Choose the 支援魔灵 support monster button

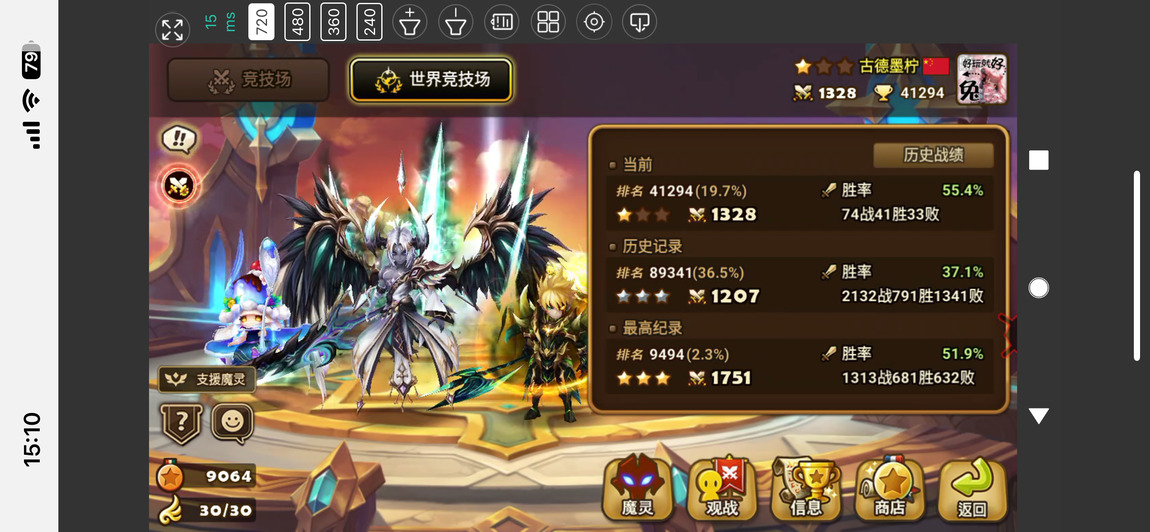(206, 380)
